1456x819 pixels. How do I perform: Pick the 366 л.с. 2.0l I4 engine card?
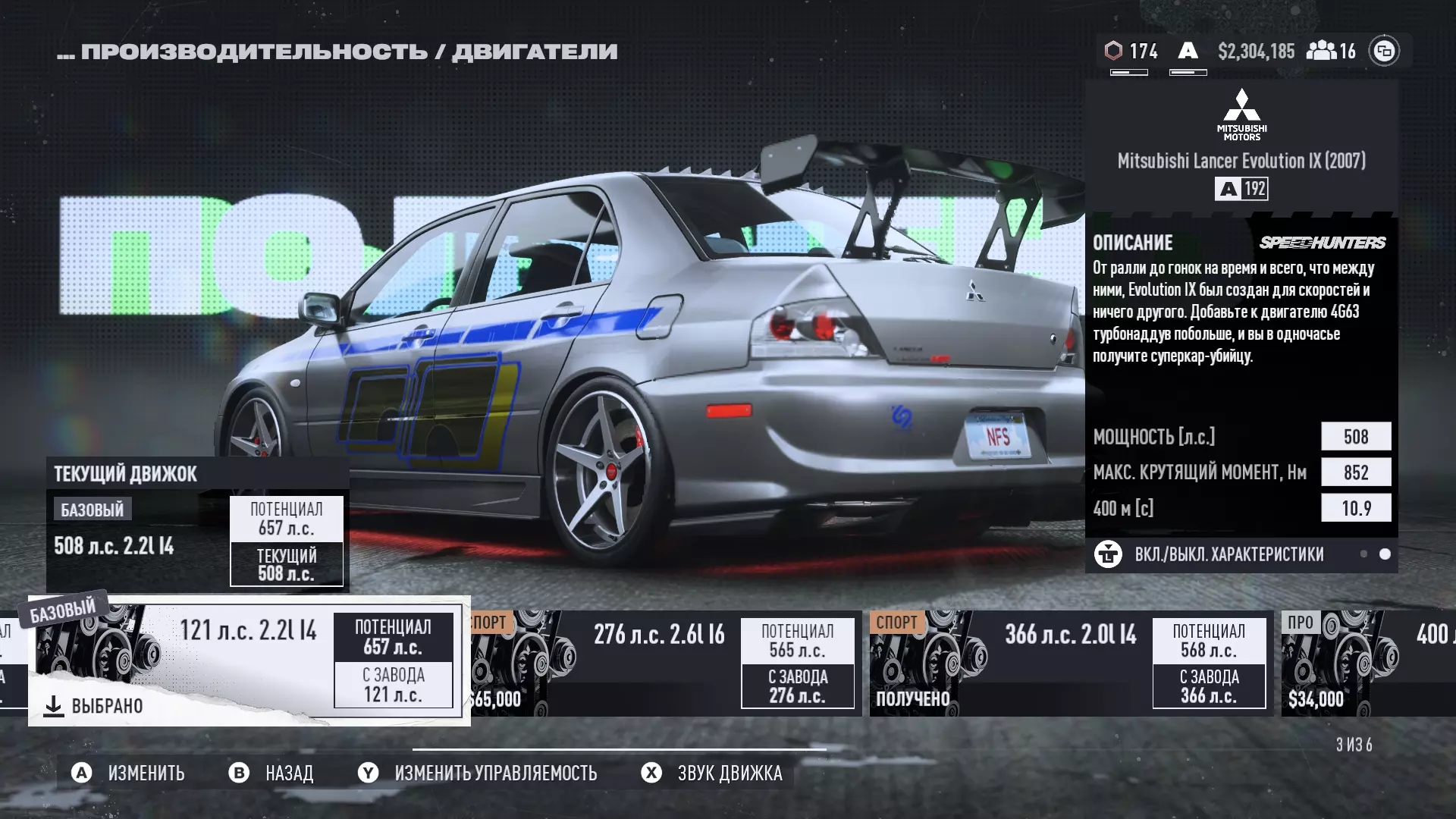click(1069, 664)
